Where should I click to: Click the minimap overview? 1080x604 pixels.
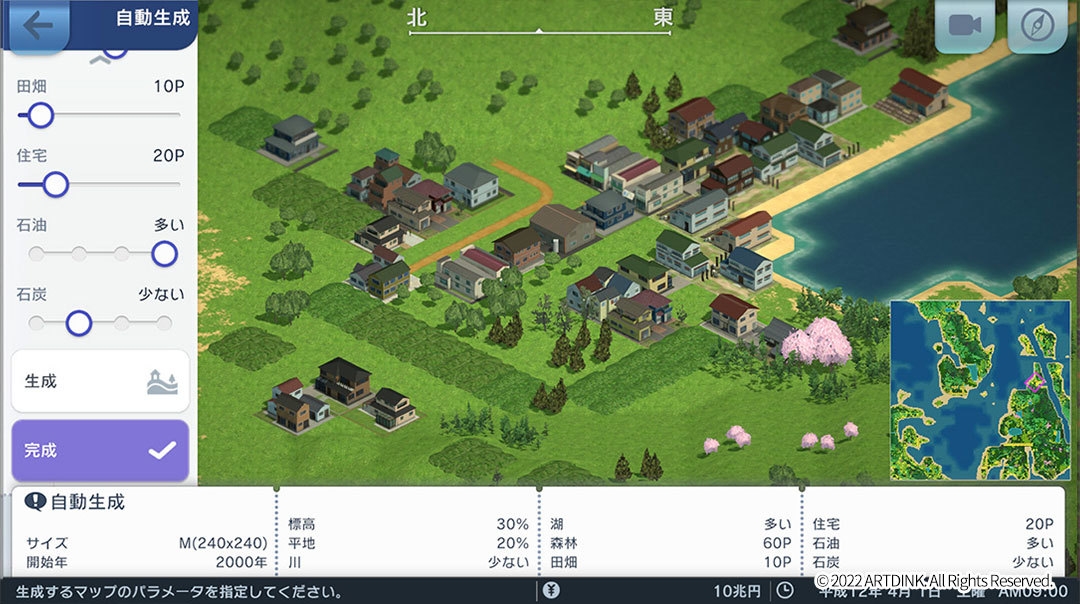point(975,389)
